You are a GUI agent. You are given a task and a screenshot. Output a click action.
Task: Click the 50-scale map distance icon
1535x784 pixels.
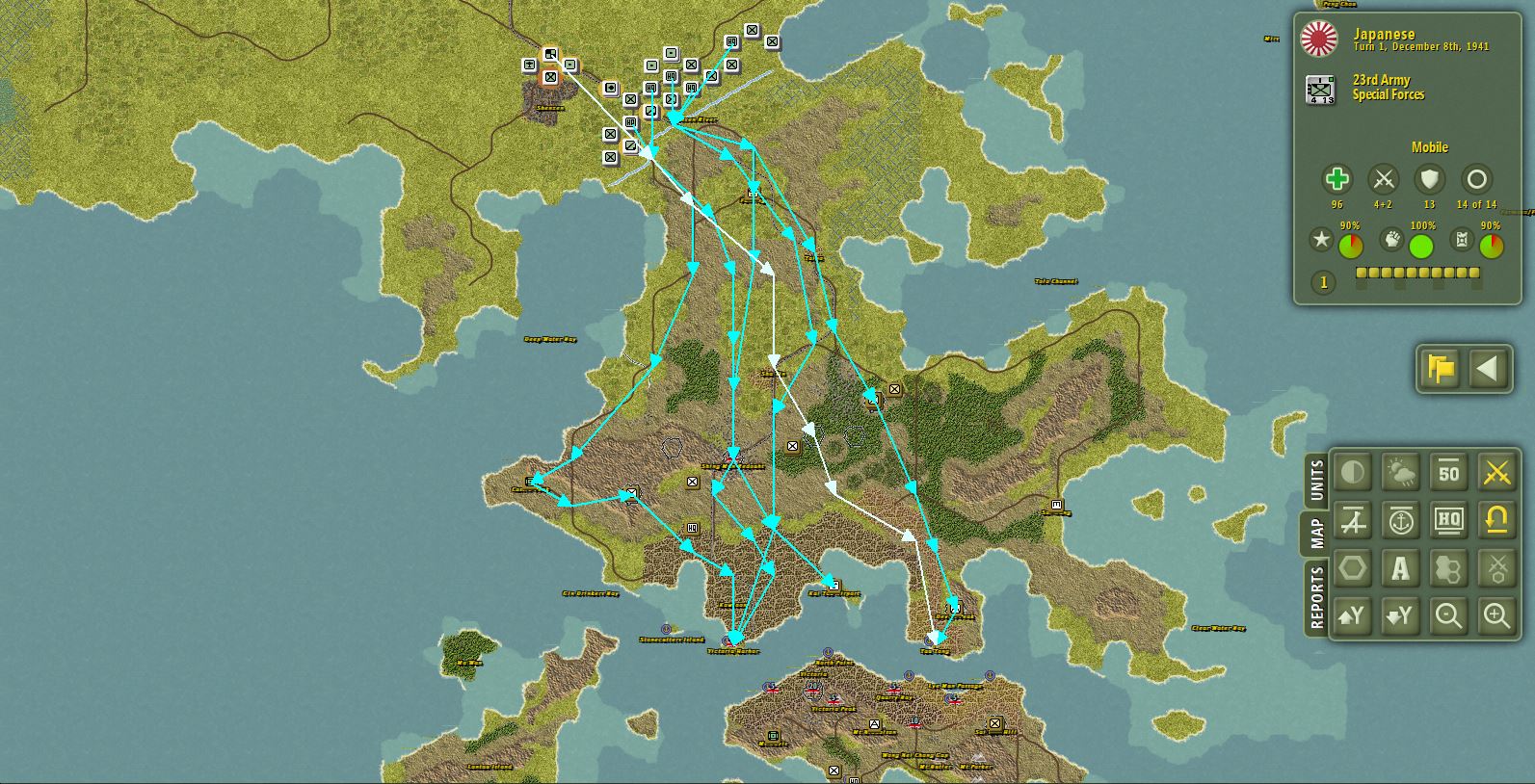click(1449, 472)
